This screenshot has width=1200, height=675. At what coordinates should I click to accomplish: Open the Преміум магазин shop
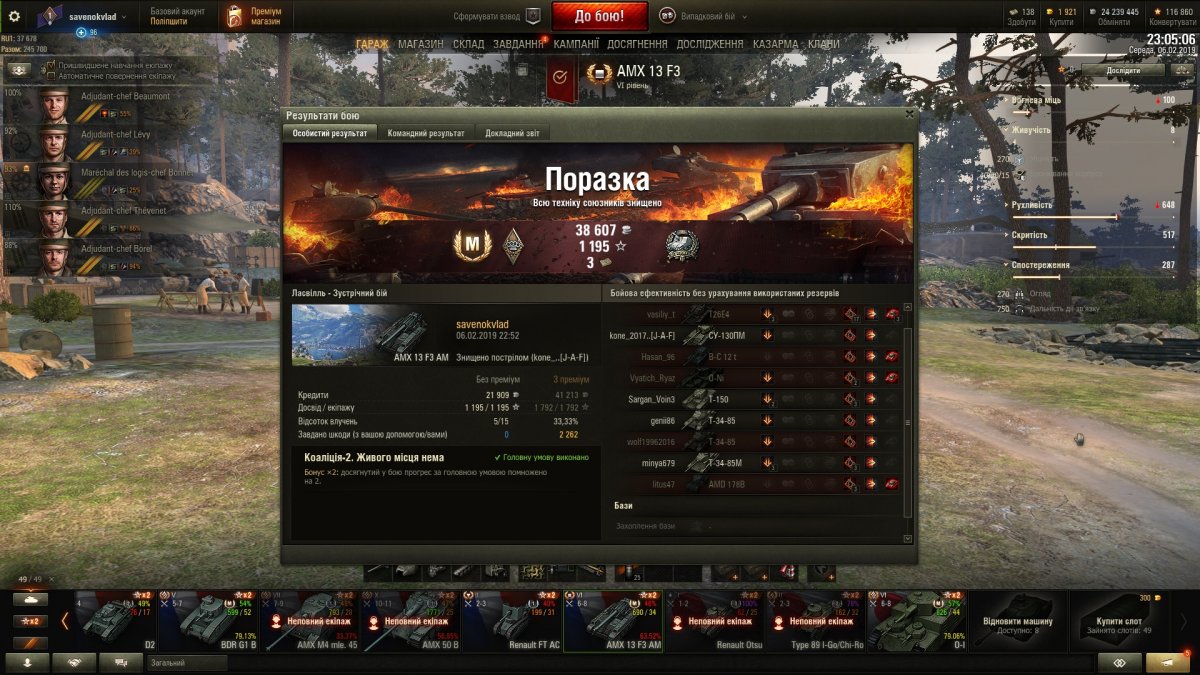(252, 16)
